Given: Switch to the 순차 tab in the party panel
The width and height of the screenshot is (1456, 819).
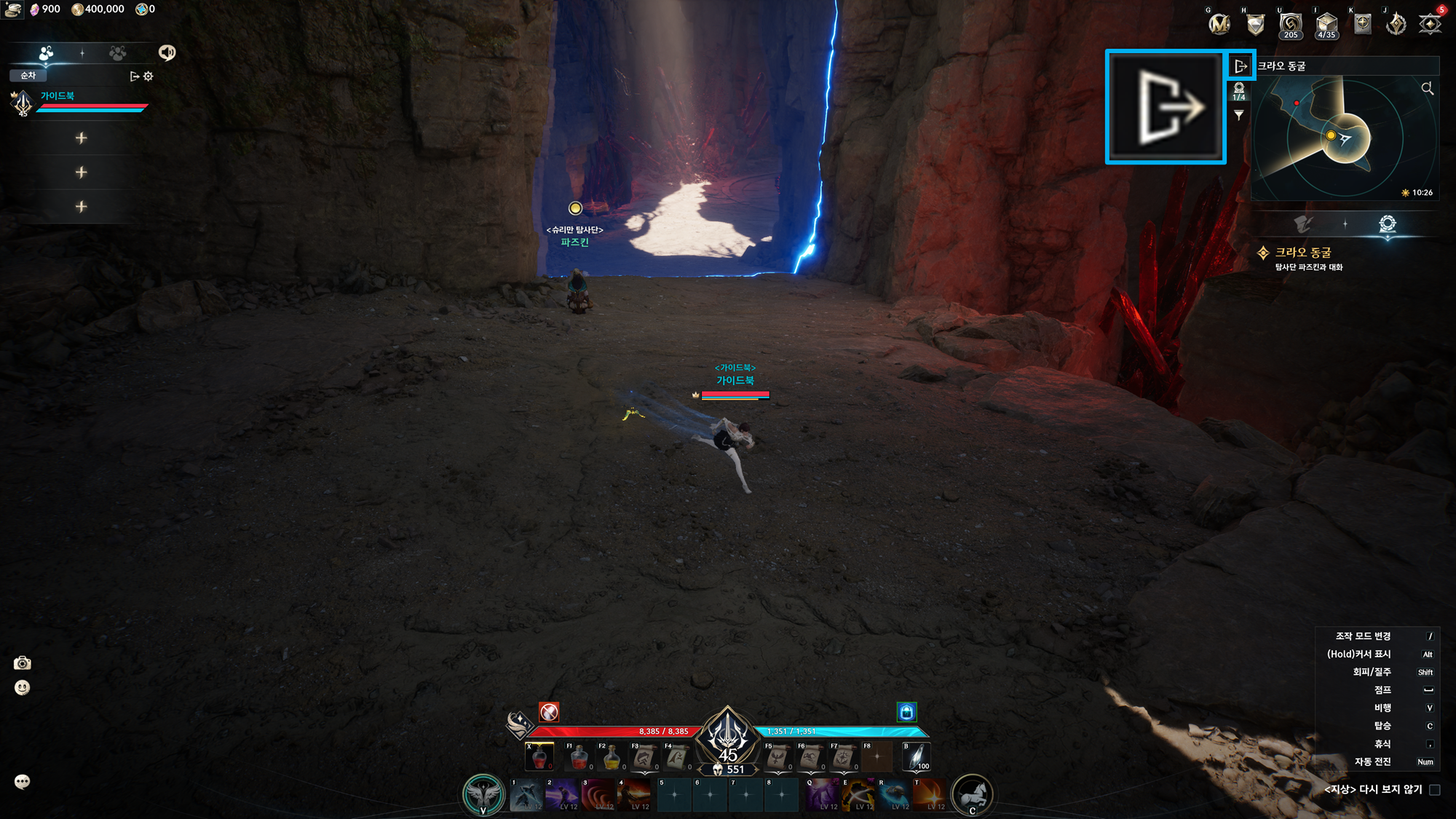Looking at the screenshot, I should [26, 75].
